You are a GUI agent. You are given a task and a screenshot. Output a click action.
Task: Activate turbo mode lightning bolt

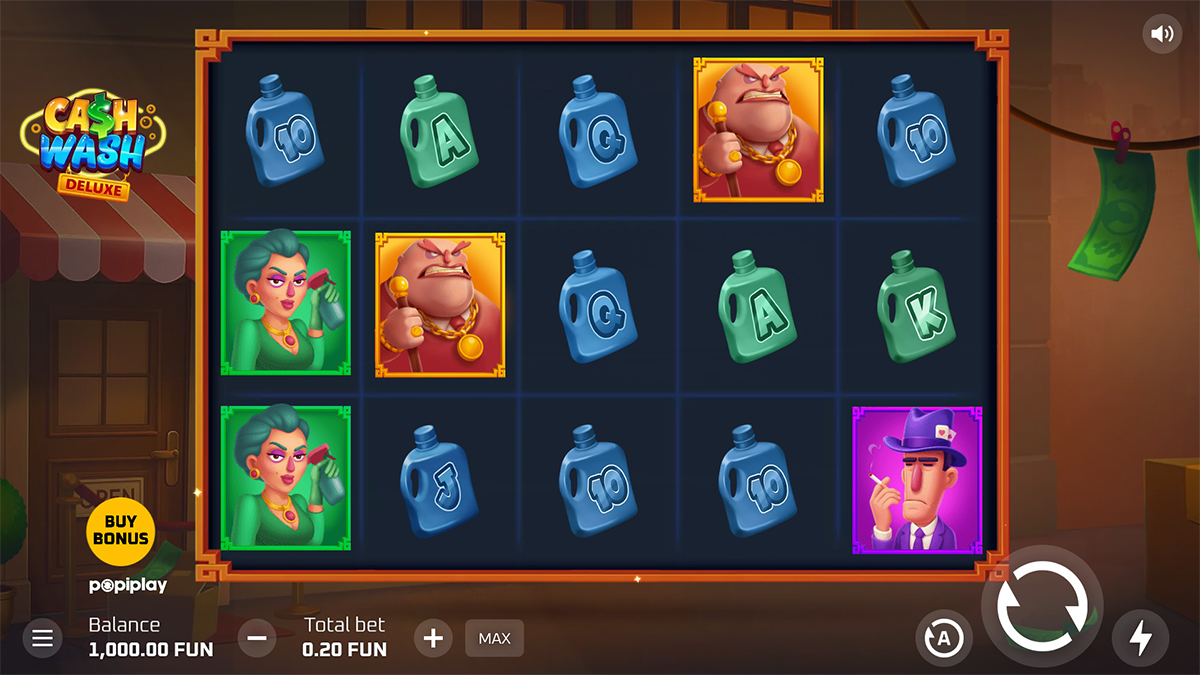[1140, 638]
